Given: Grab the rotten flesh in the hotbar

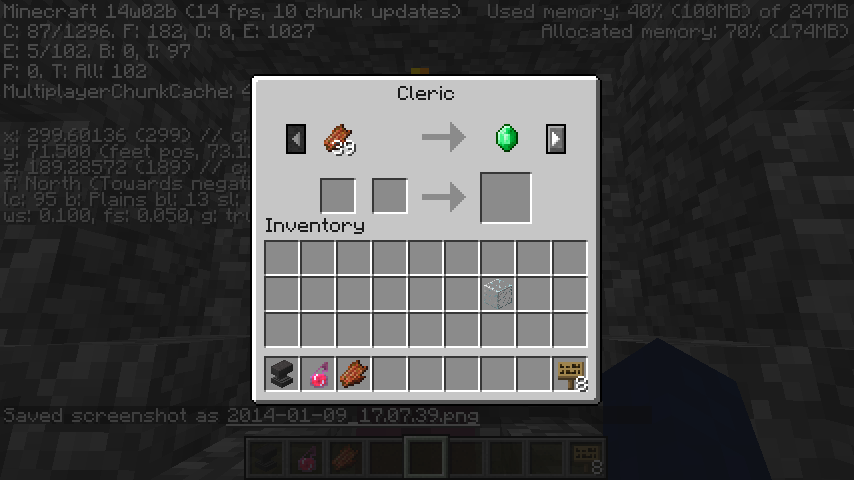Looking at the screenshot, I should 354,374.
